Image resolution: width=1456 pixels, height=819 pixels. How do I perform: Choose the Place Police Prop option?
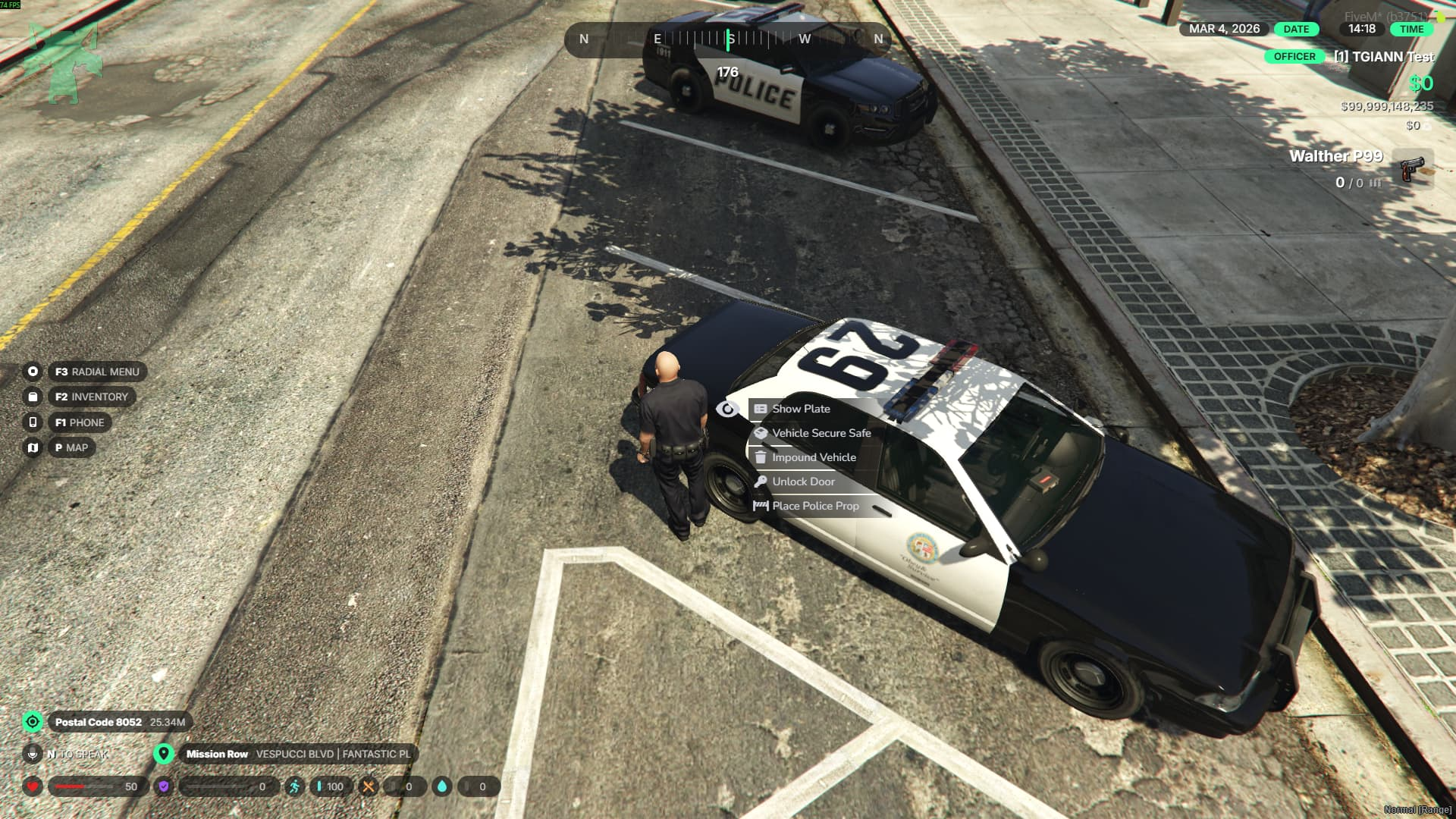pyautogui.click(x=814, y=506)
